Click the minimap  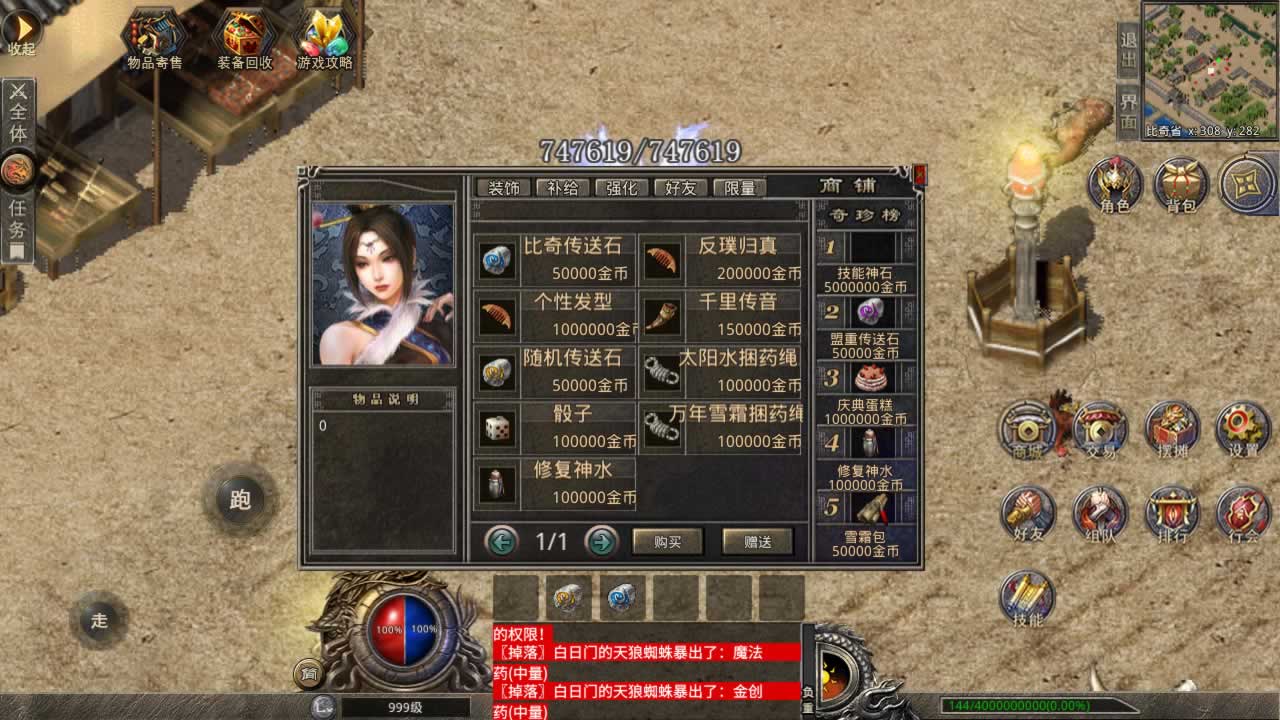1210,70
